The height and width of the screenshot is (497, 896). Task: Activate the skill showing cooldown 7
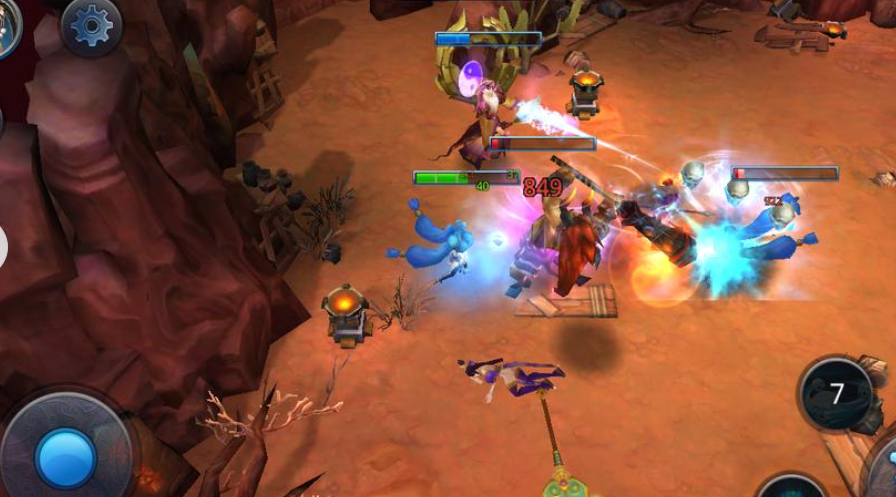click(x=836, y=394)
